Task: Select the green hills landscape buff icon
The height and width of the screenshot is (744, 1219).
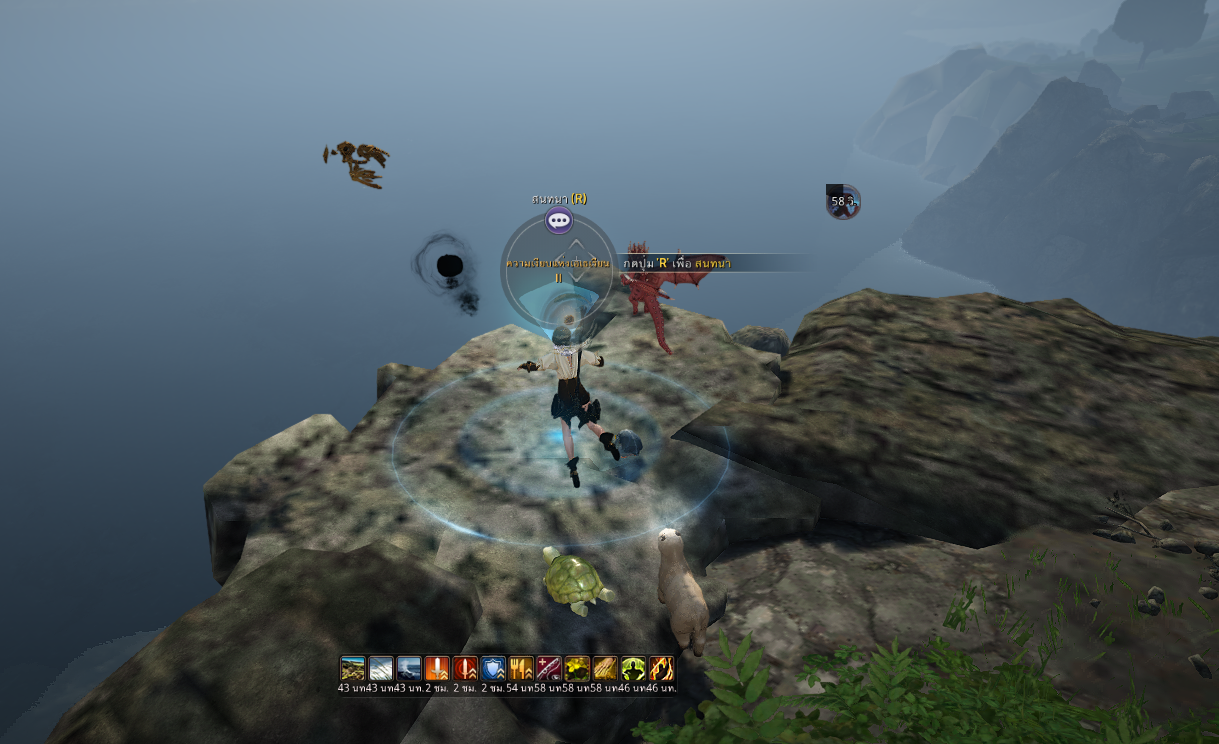Action: pyautogui.click(x=353, y=668)
